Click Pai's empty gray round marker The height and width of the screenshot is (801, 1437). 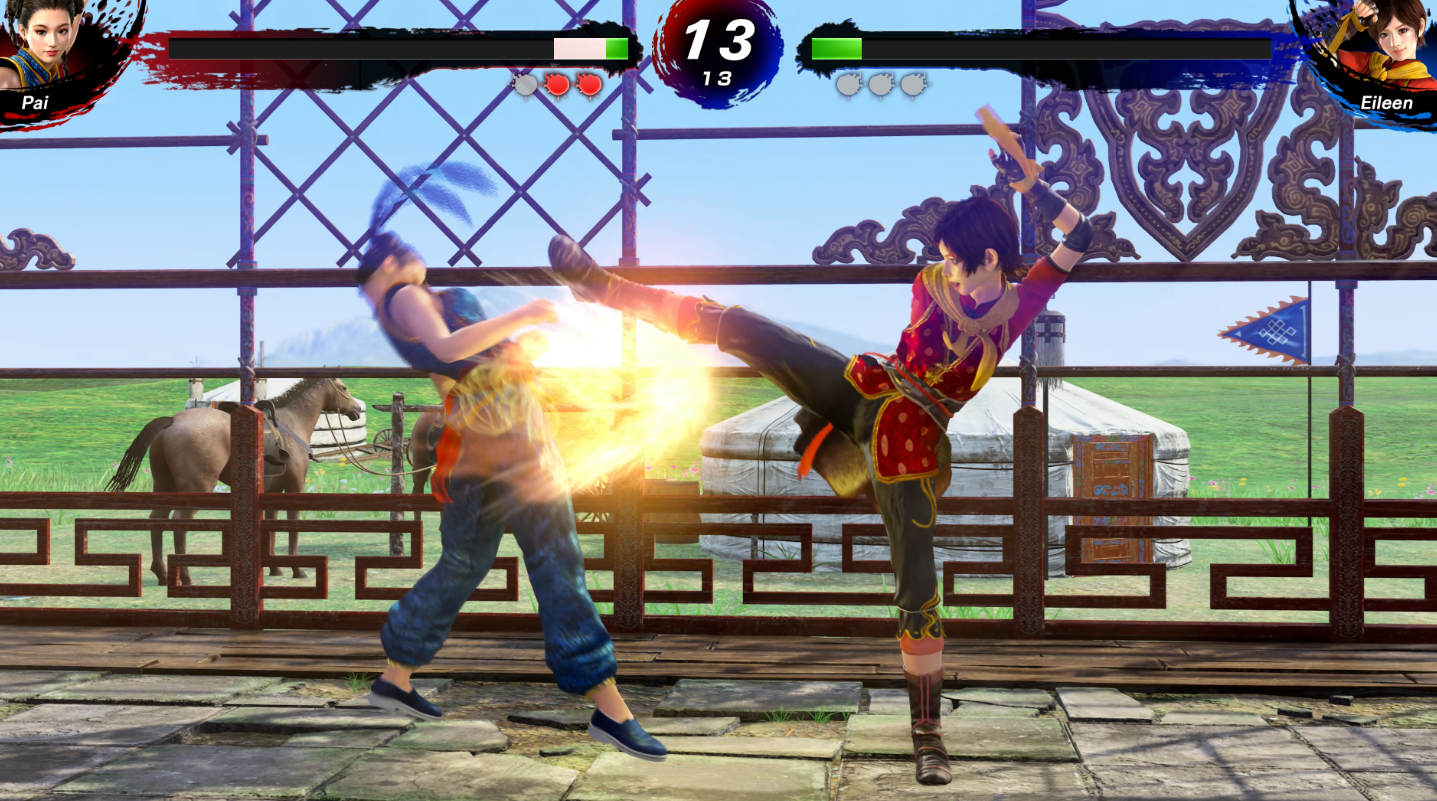point(524,83)
